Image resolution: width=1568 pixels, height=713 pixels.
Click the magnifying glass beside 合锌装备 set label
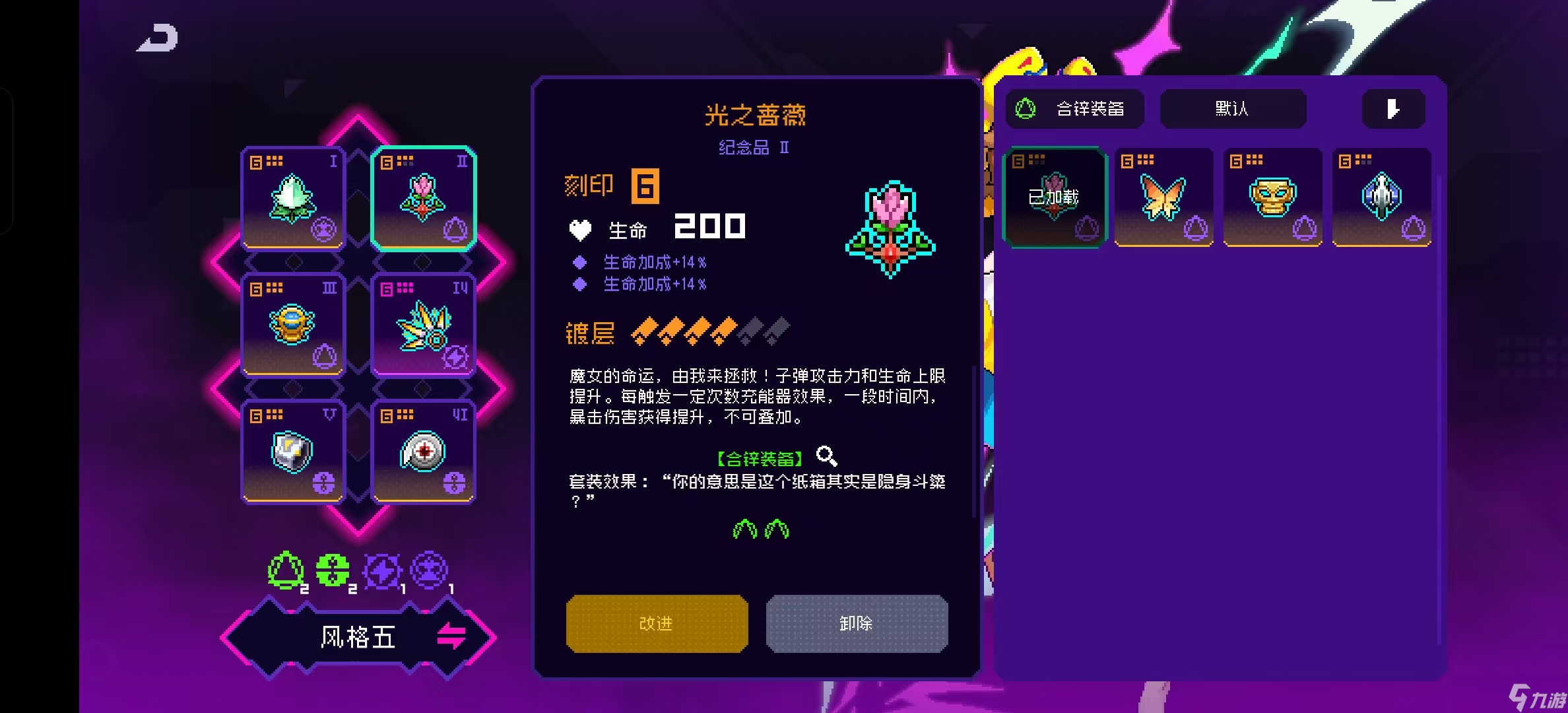pyautogui.click(x=827, y=456)
